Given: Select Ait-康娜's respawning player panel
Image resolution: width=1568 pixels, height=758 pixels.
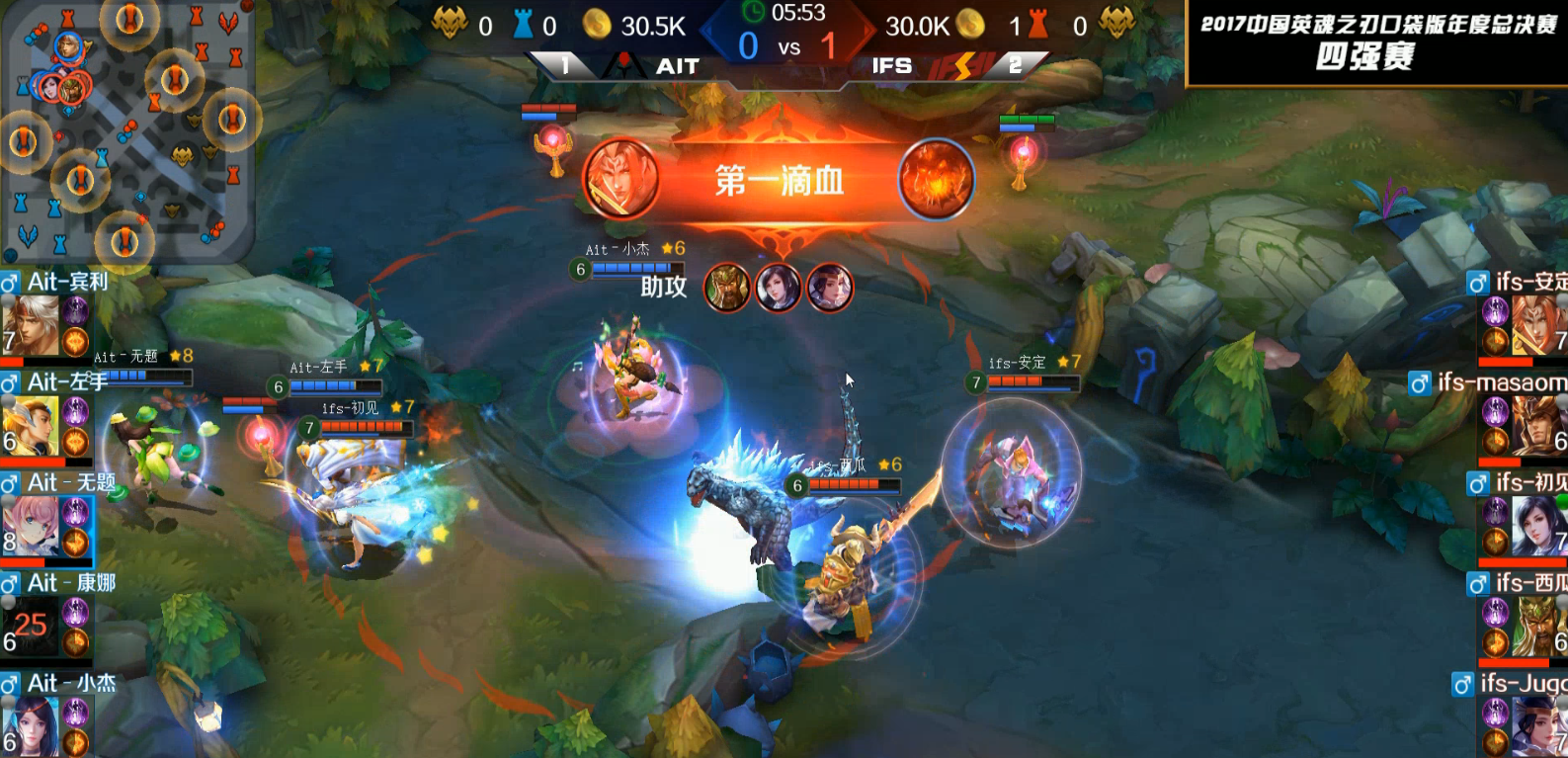Looking at the screenshot, I should point(33,627).
